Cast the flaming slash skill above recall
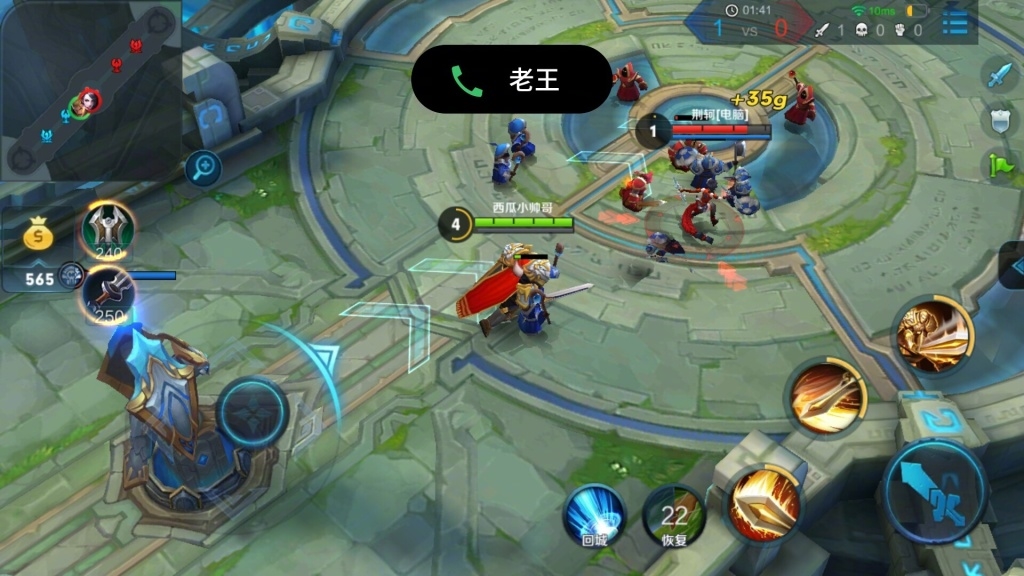 (x=765, y=500)
